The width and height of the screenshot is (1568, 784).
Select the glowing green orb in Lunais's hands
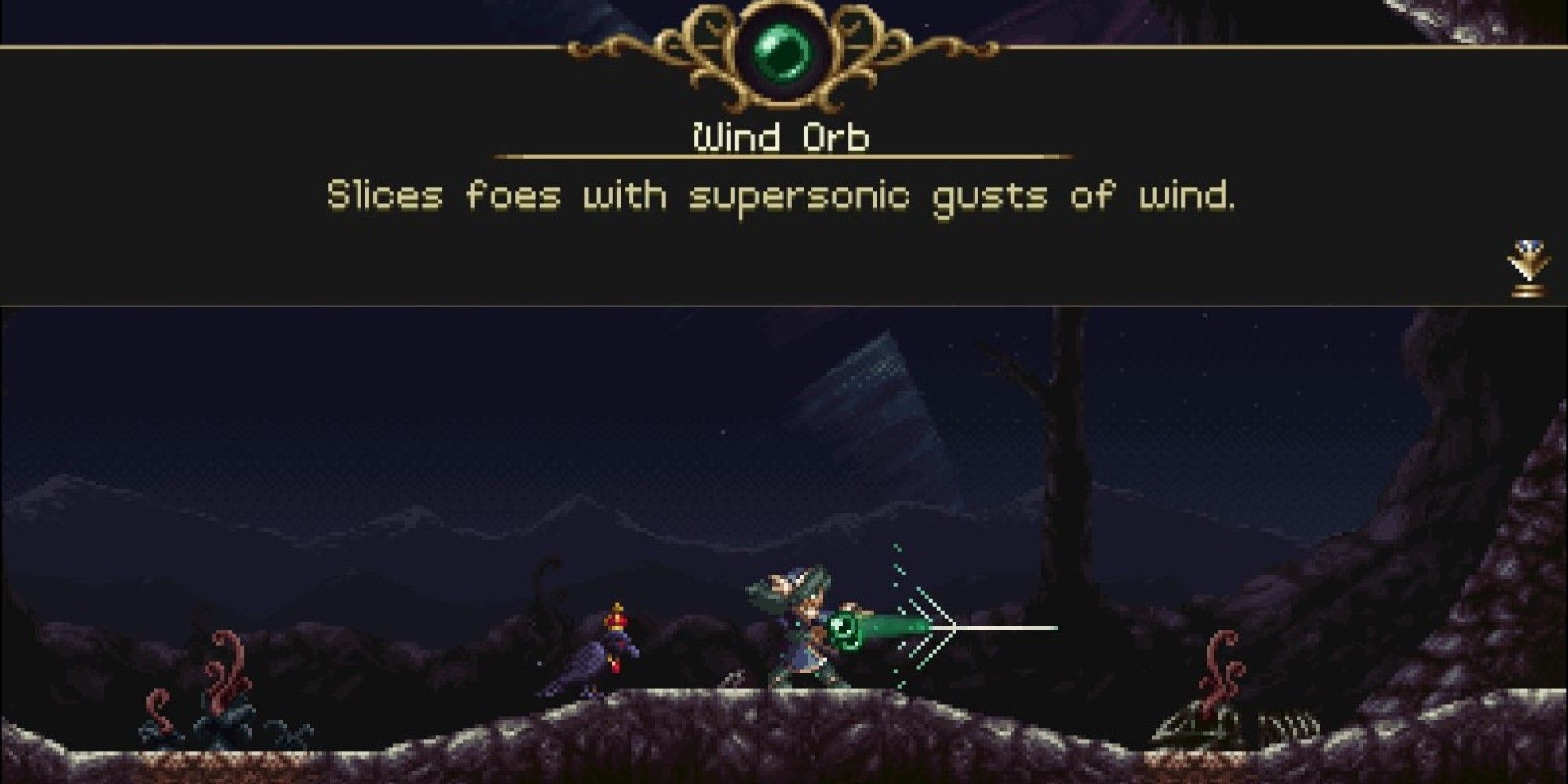click(847, 627)
